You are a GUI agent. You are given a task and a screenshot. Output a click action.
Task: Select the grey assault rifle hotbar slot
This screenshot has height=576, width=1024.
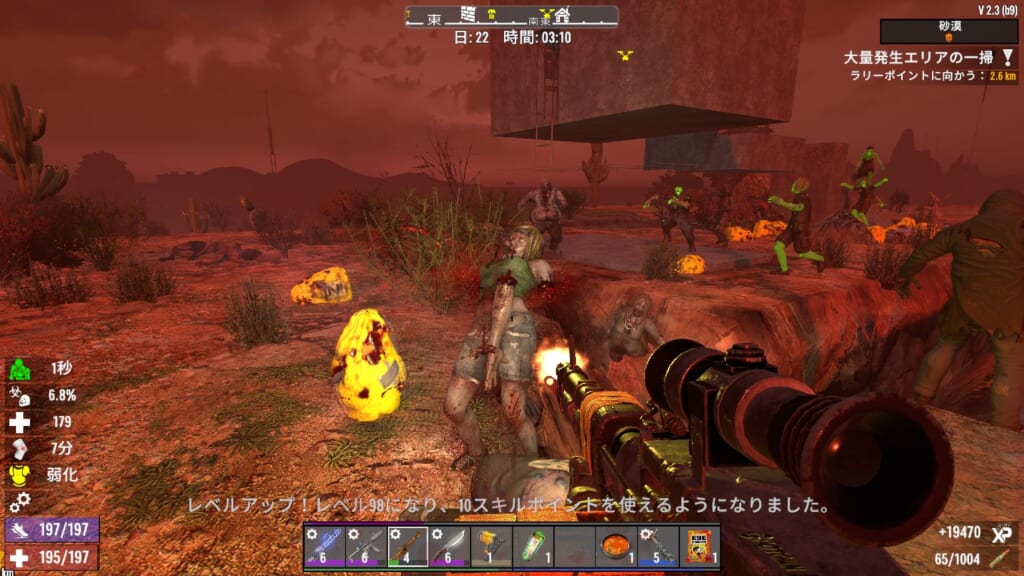(365, 546)
